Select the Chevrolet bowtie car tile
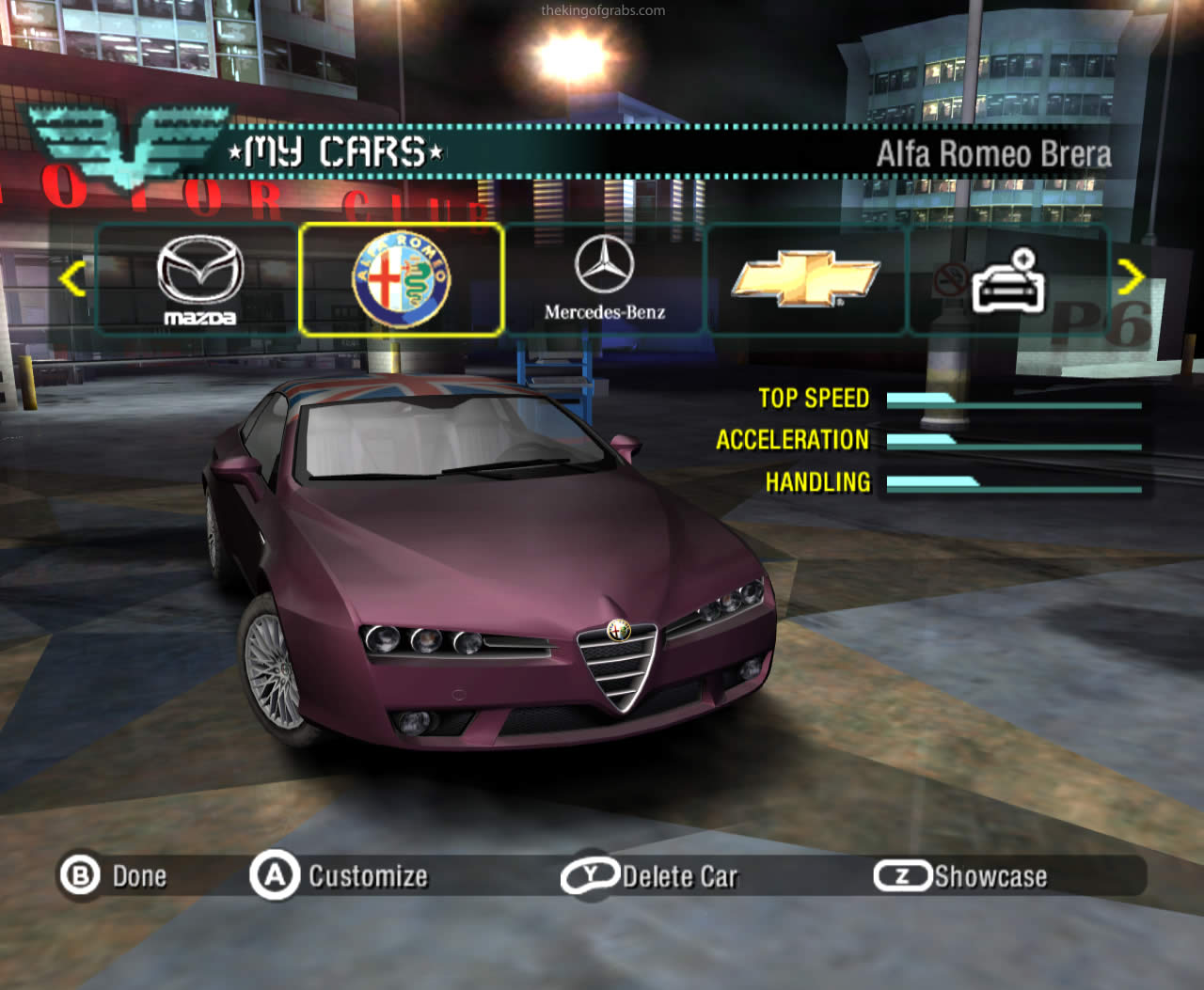Screen dimensions: 1204x990 click(805, 279)
